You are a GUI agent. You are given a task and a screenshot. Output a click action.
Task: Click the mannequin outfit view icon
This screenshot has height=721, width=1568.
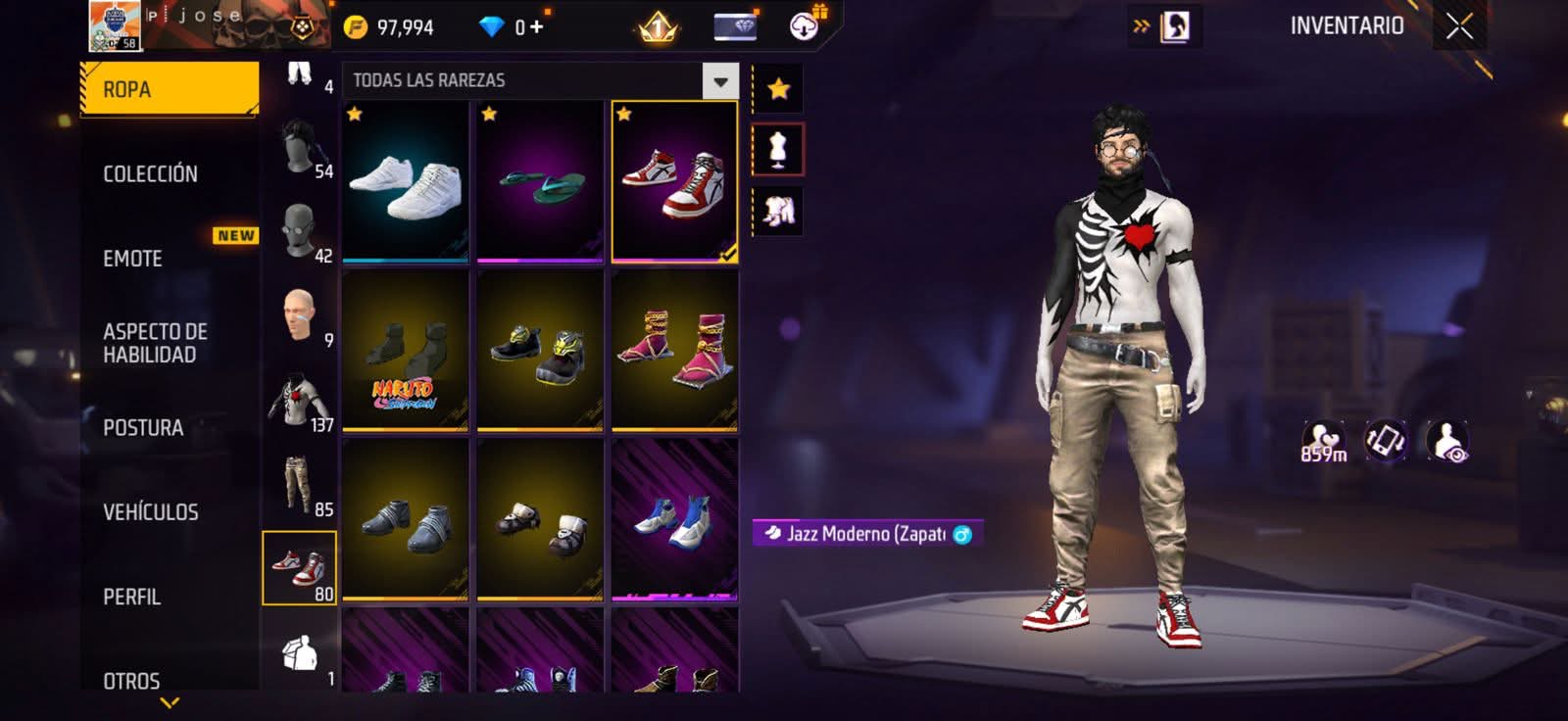[778, 150]
